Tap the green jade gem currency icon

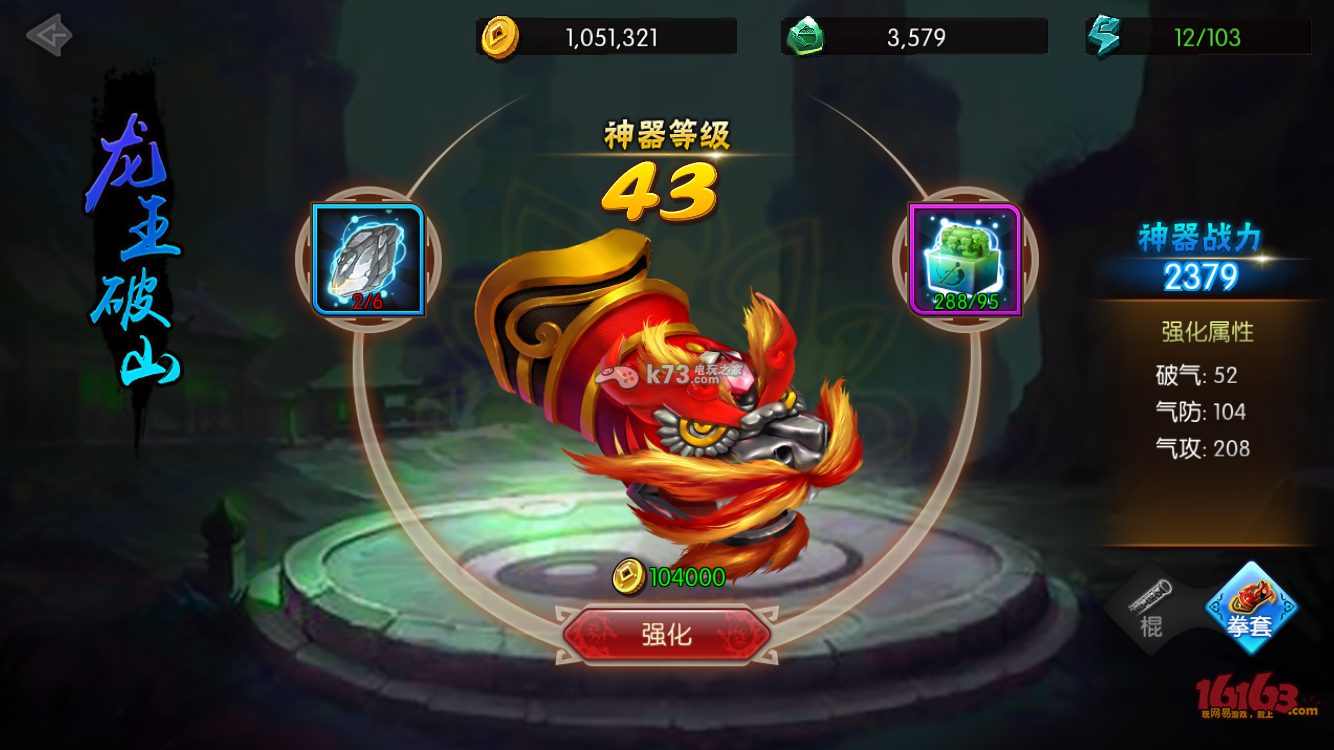click(804, 38)
